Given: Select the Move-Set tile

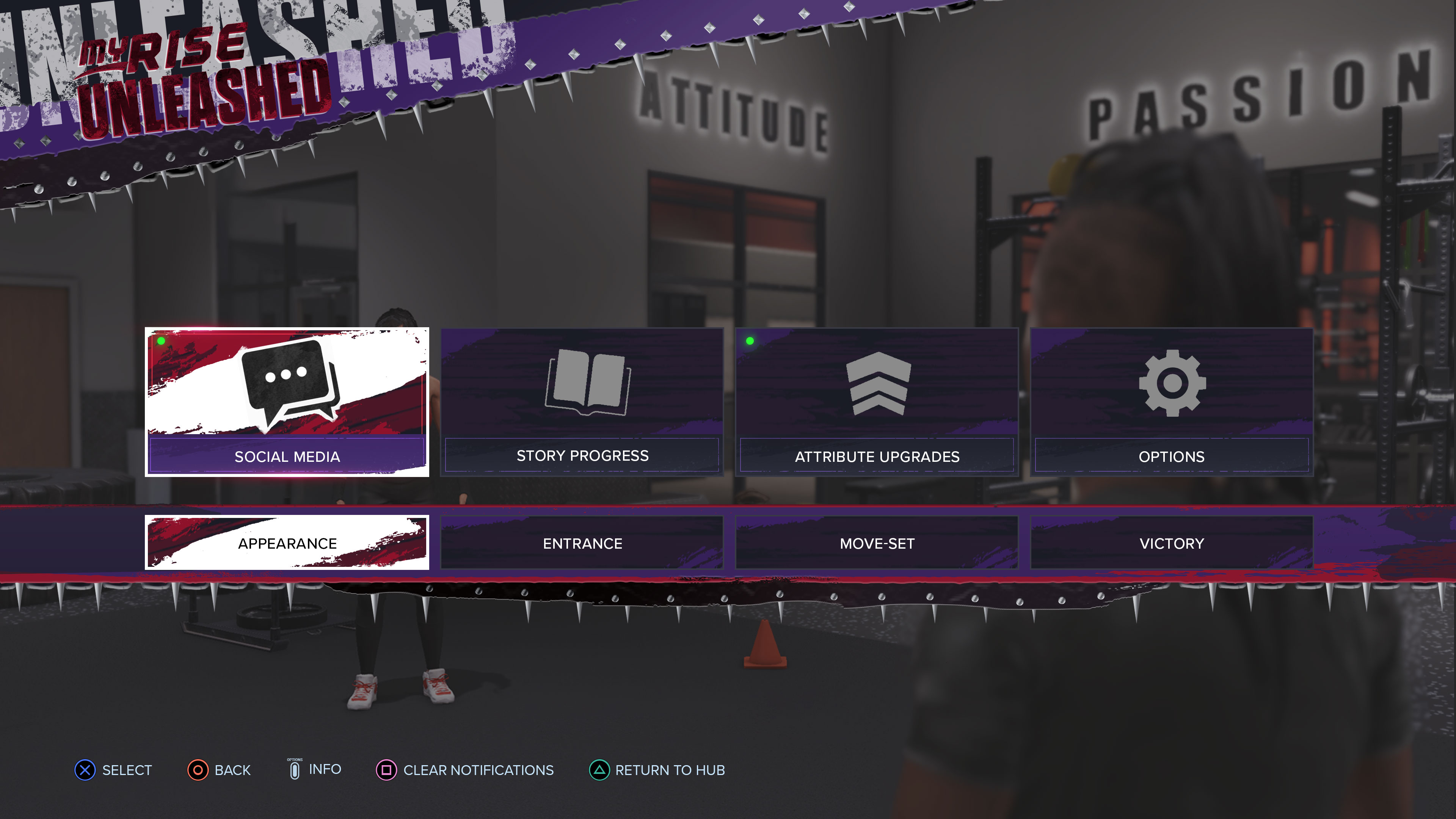Looking at the screenshot, I should pos(877,543).
